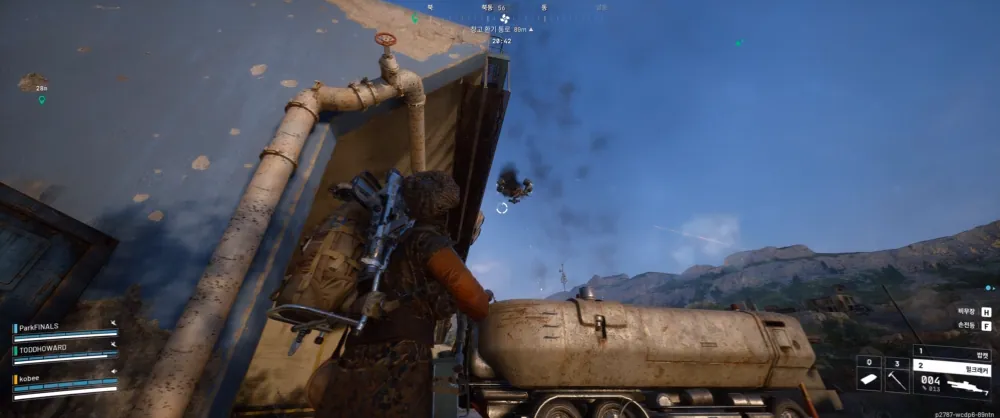This screenshot has height=418, width=1000.
Task: Choose the flat plate gadget slot marked 0
Action: (x=867, y=380)
